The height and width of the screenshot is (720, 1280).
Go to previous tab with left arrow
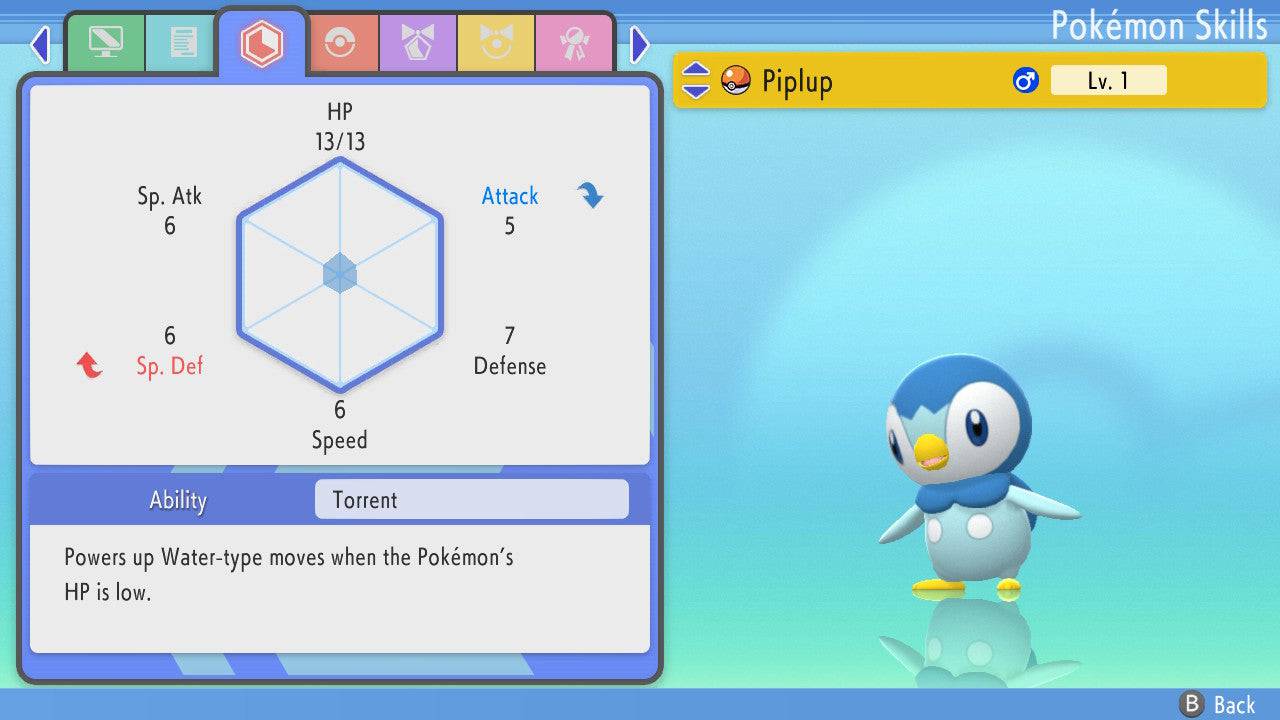point(40,44)
